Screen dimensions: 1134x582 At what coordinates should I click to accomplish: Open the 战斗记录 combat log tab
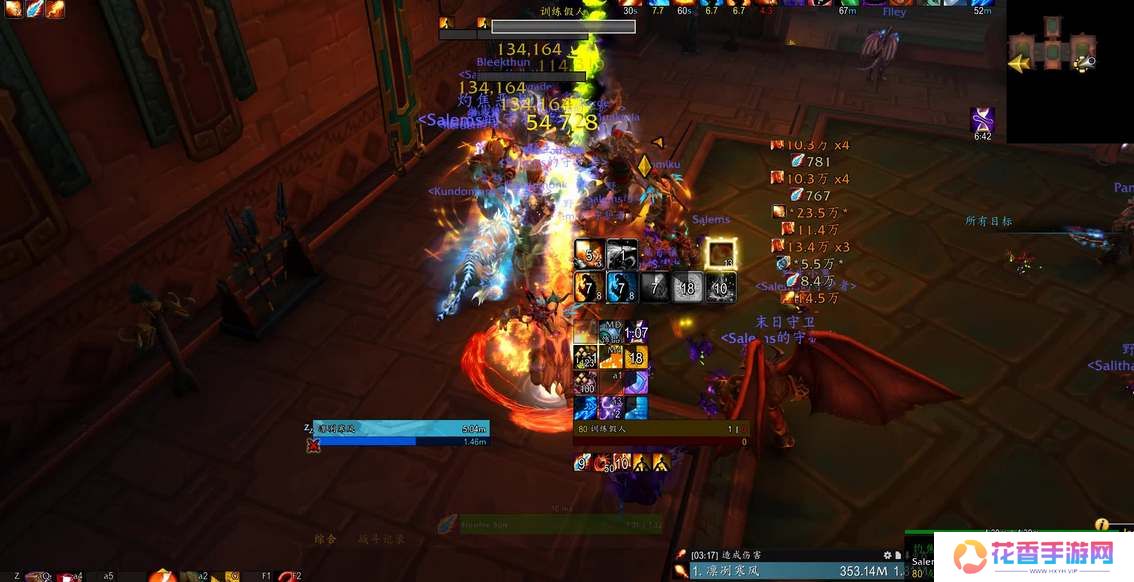click(381, 539)
